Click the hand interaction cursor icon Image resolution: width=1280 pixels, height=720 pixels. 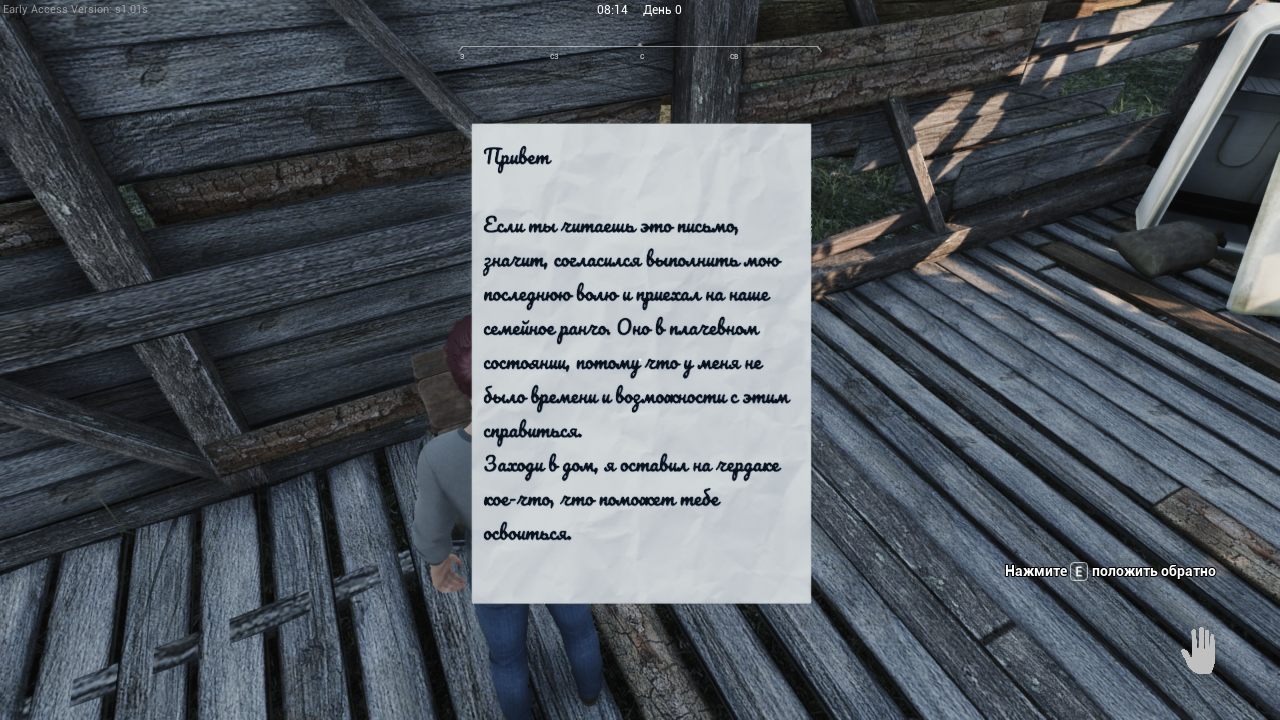[1198, 651]
